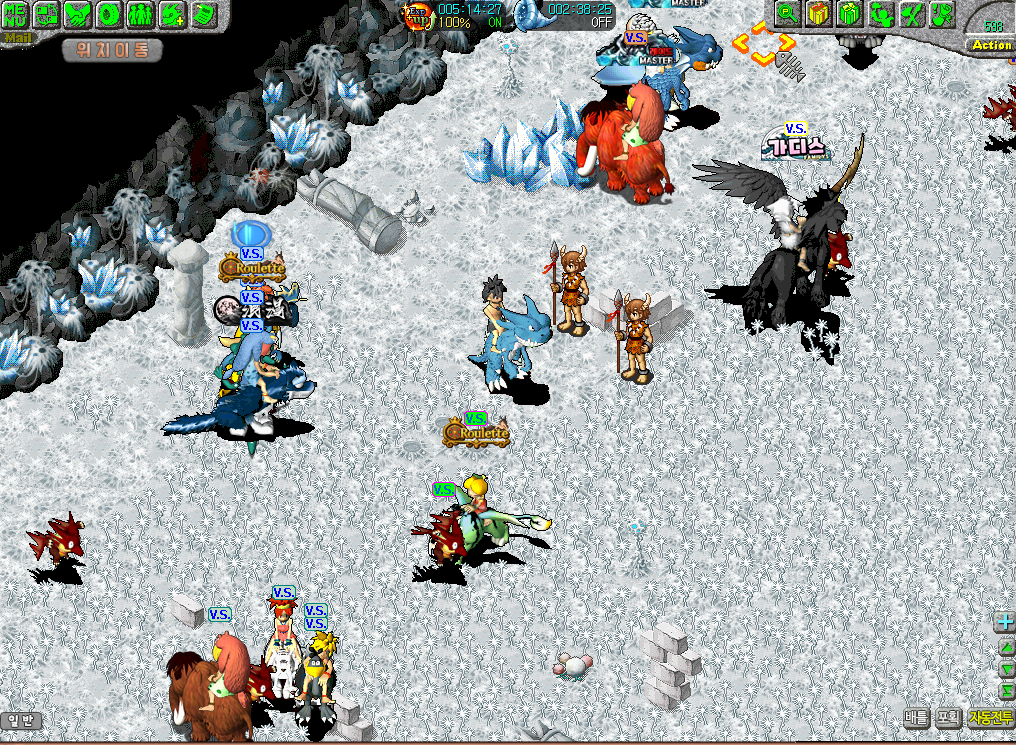Image resolution: width=1016 pixels, height=745 pixels.
Task: Click the crossed tools icon
Action: 911,14
